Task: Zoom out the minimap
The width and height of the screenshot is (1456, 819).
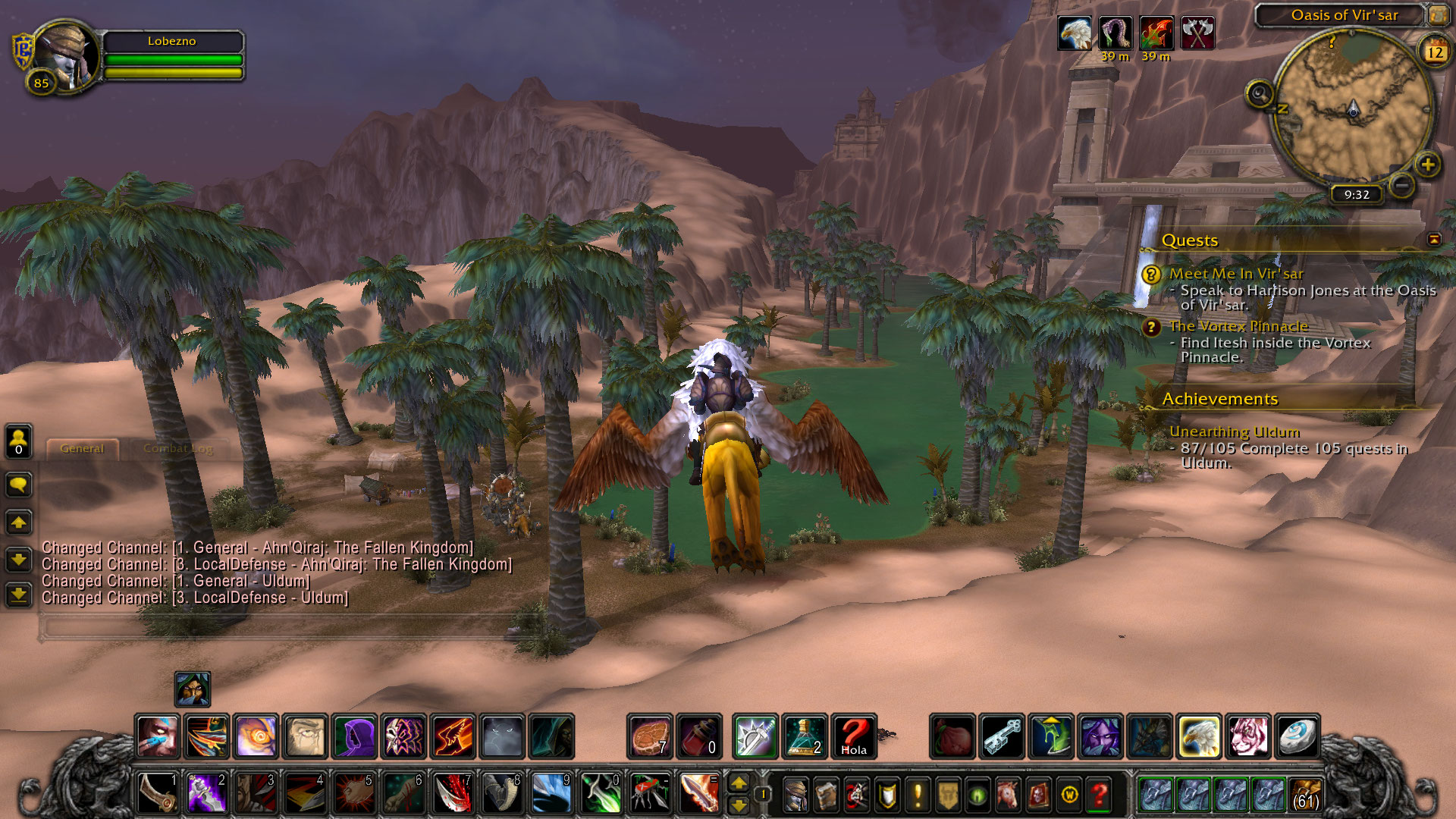Action: 1402,184
